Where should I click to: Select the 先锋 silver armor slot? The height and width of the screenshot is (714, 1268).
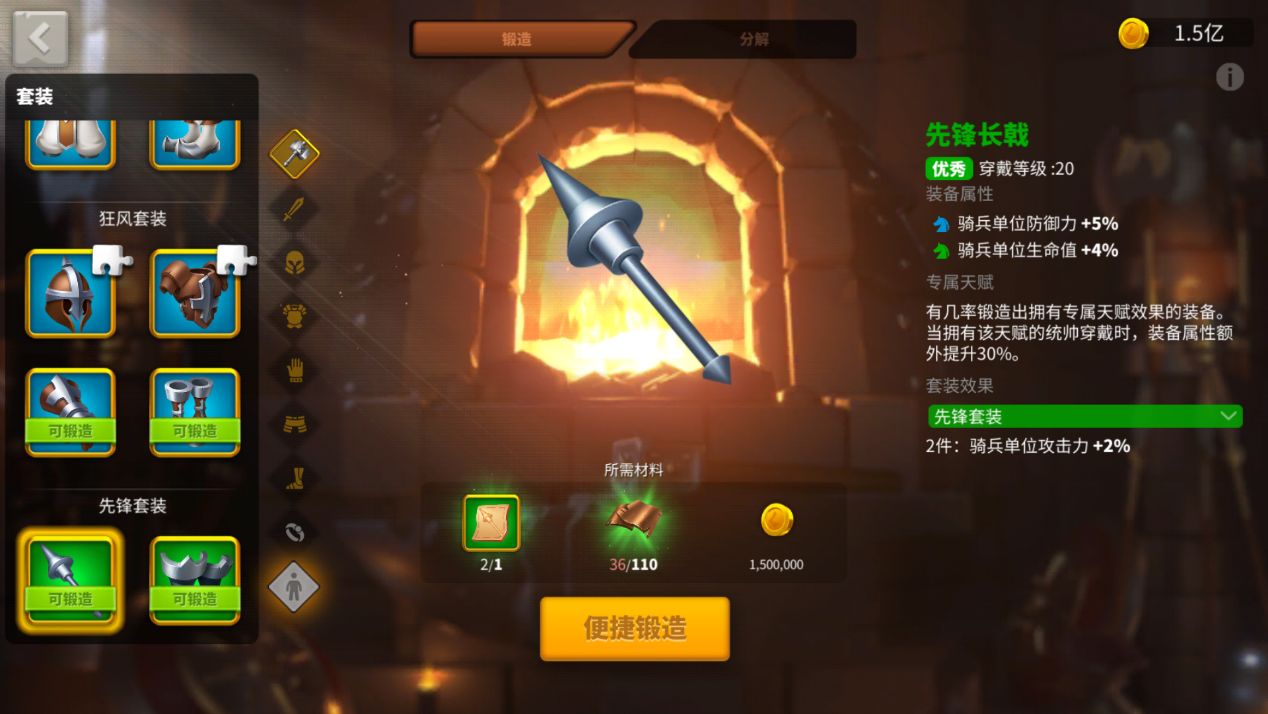[195, 580]
